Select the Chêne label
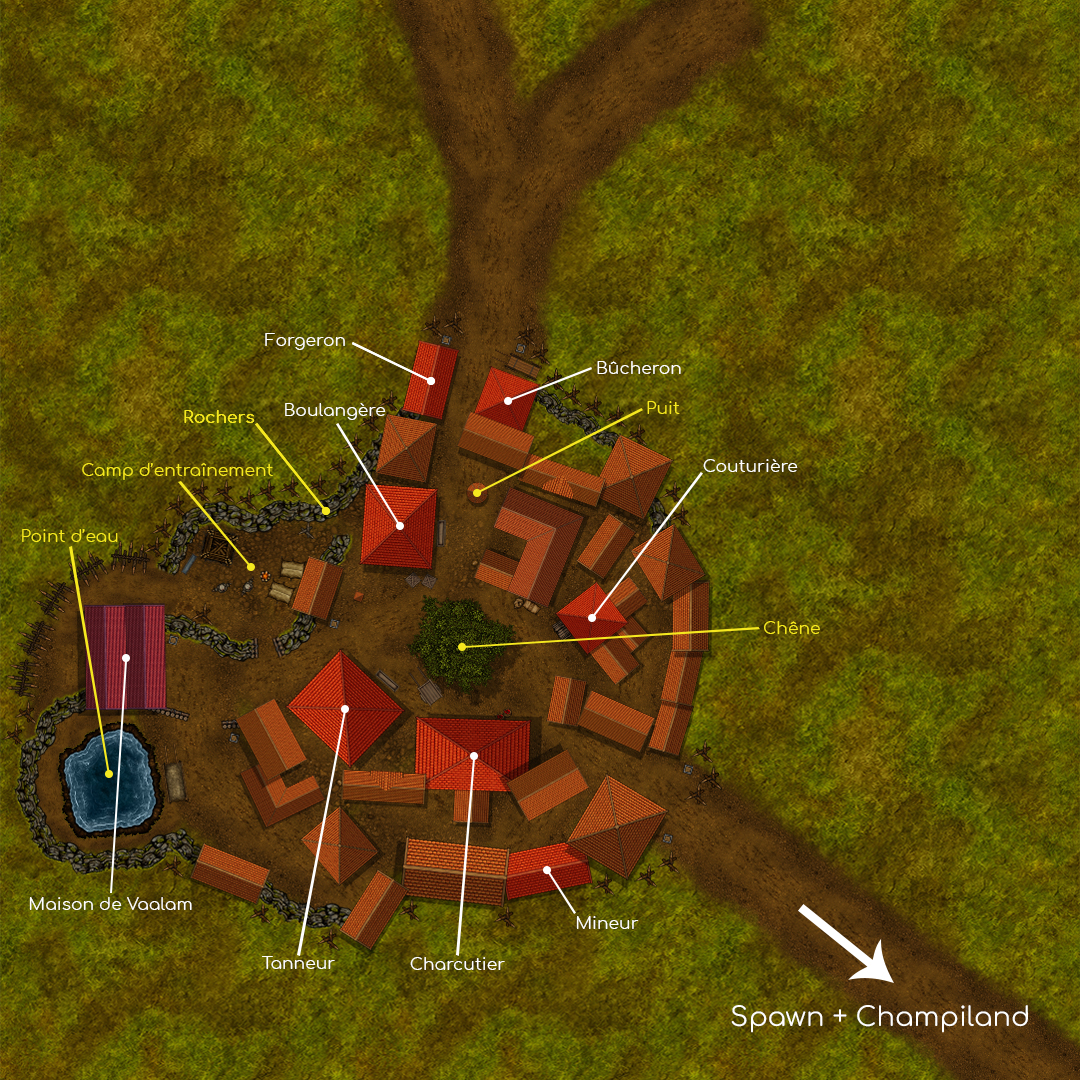Screen dimensions: 1080x1080 click(791, 628)
